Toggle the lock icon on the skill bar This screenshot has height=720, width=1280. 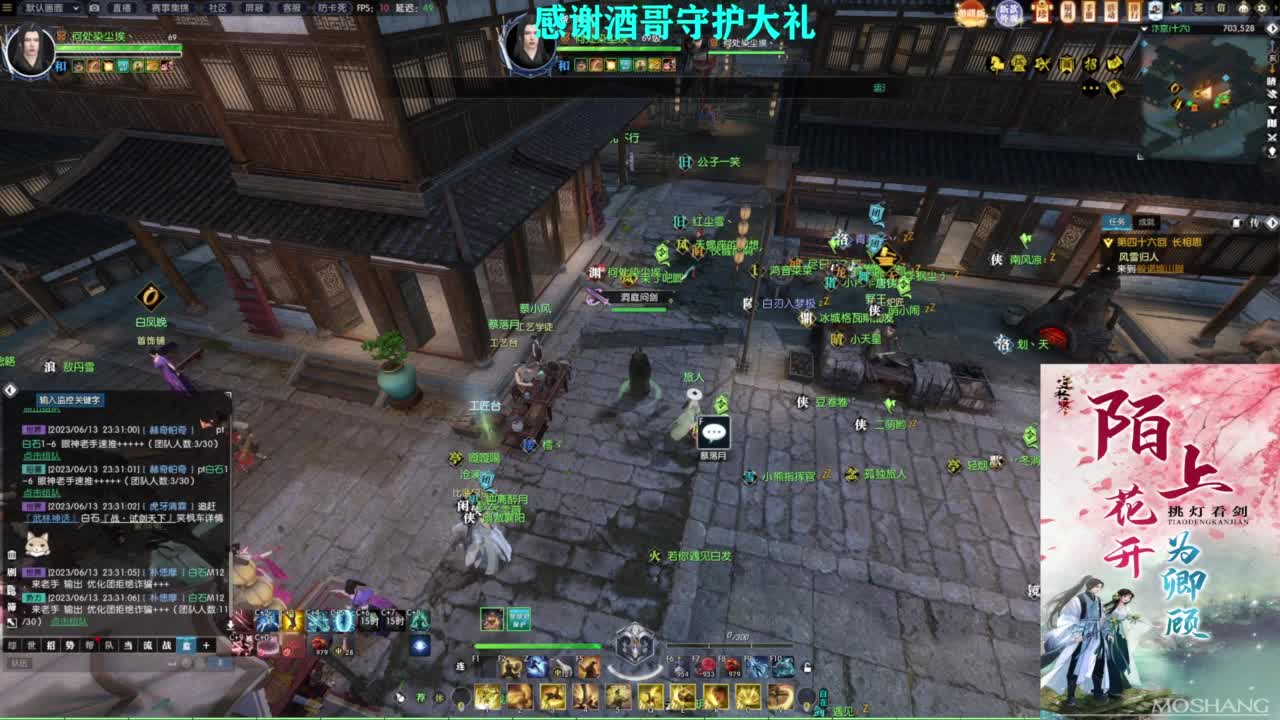[x=806, y=667]
